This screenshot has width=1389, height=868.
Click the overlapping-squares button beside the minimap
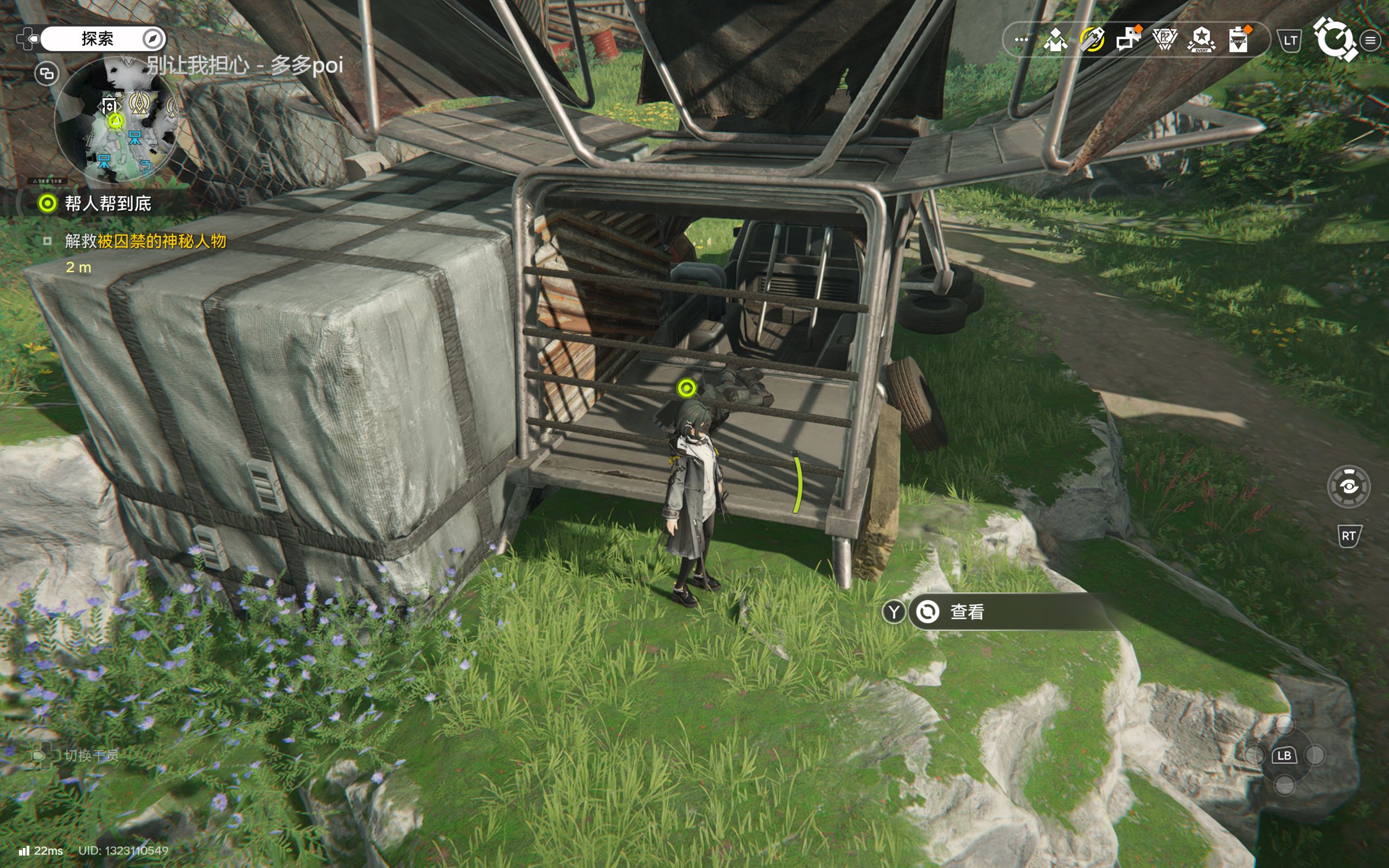coord(47,73)
